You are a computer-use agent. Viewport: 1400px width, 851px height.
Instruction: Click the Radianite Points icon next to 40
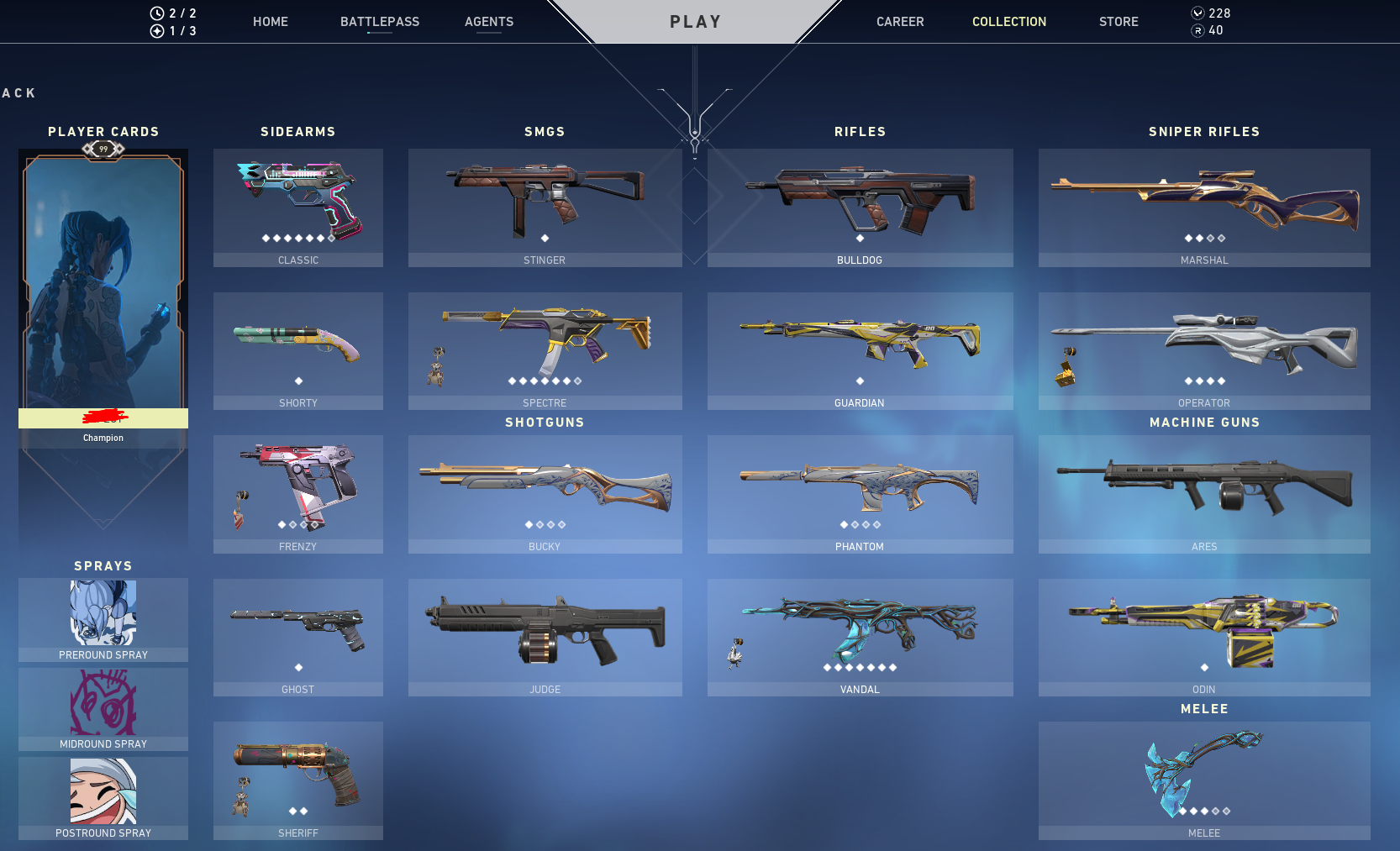pyautogui.click(x=1197, y=30)
